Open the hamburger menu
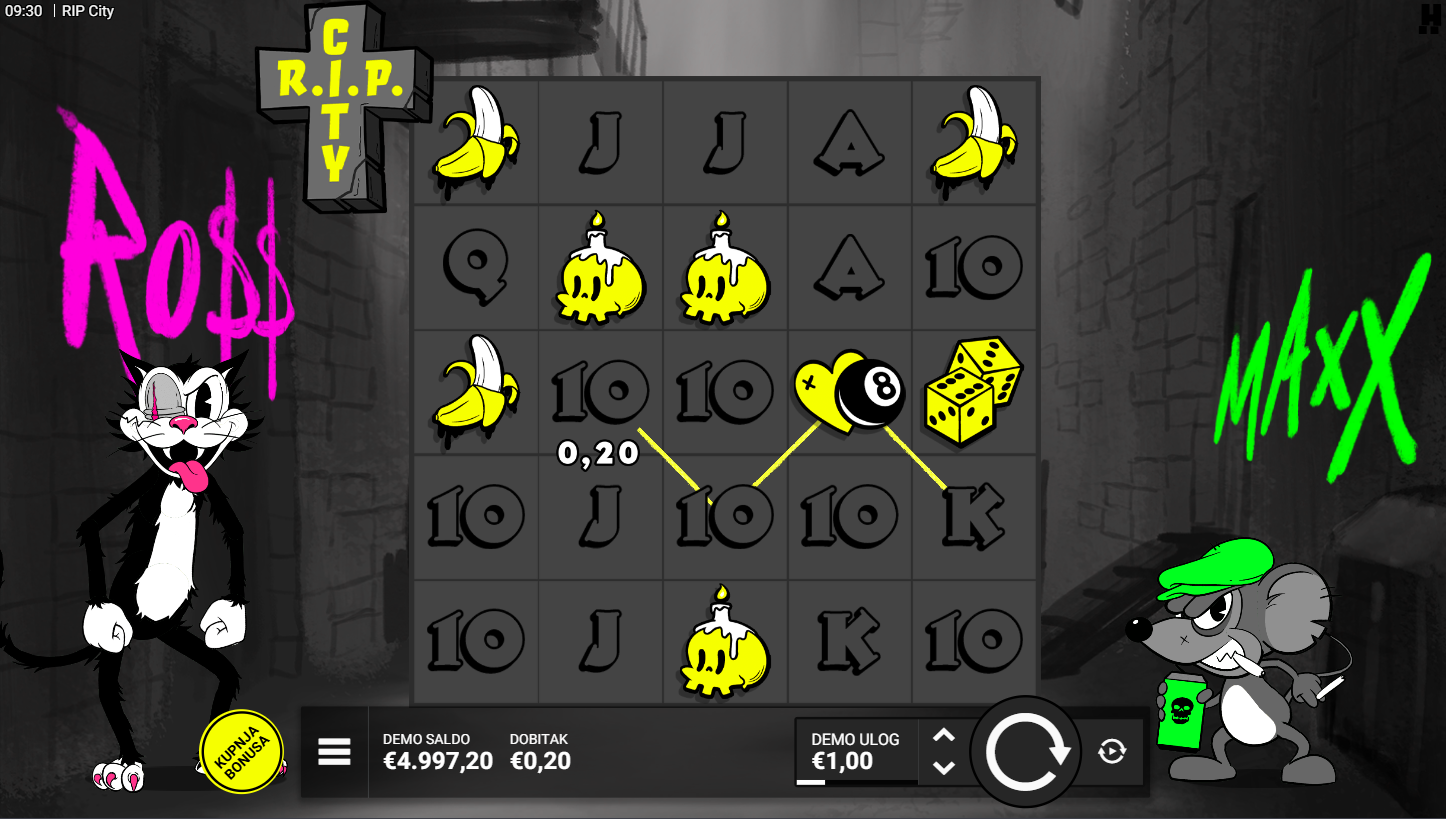This screenshot has width=1446, height=819. coord(334,751)
